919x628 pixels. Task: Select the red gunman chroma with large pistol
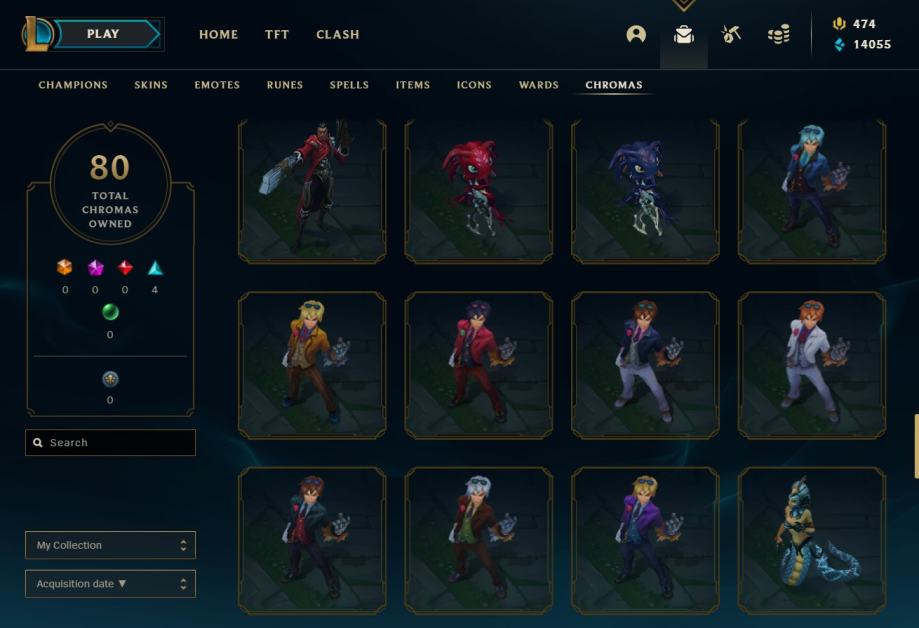point(312,191)
